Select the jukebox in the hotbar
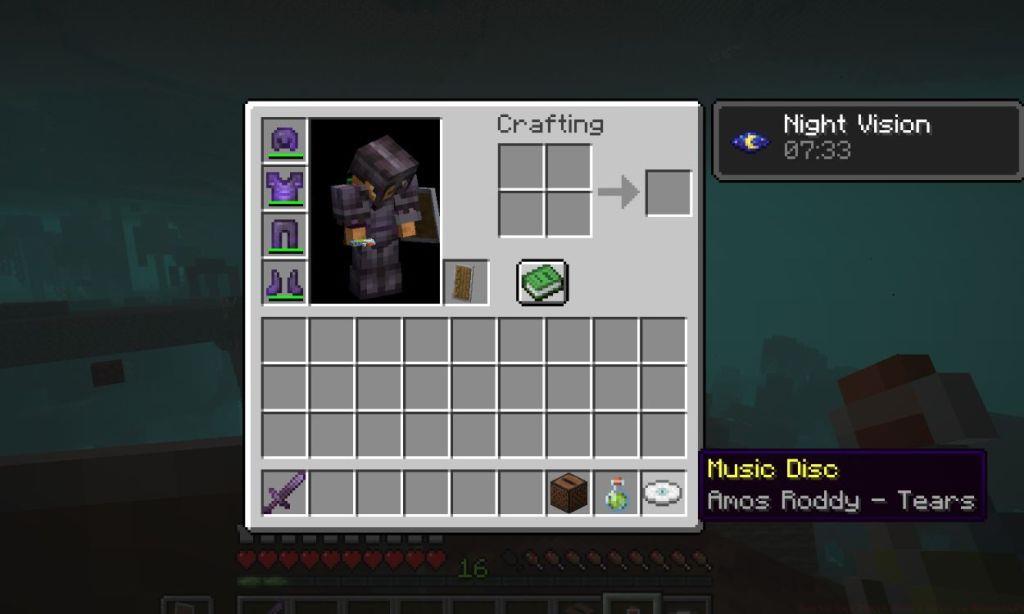Screen dimensions: 1024x614 point(569,493)
